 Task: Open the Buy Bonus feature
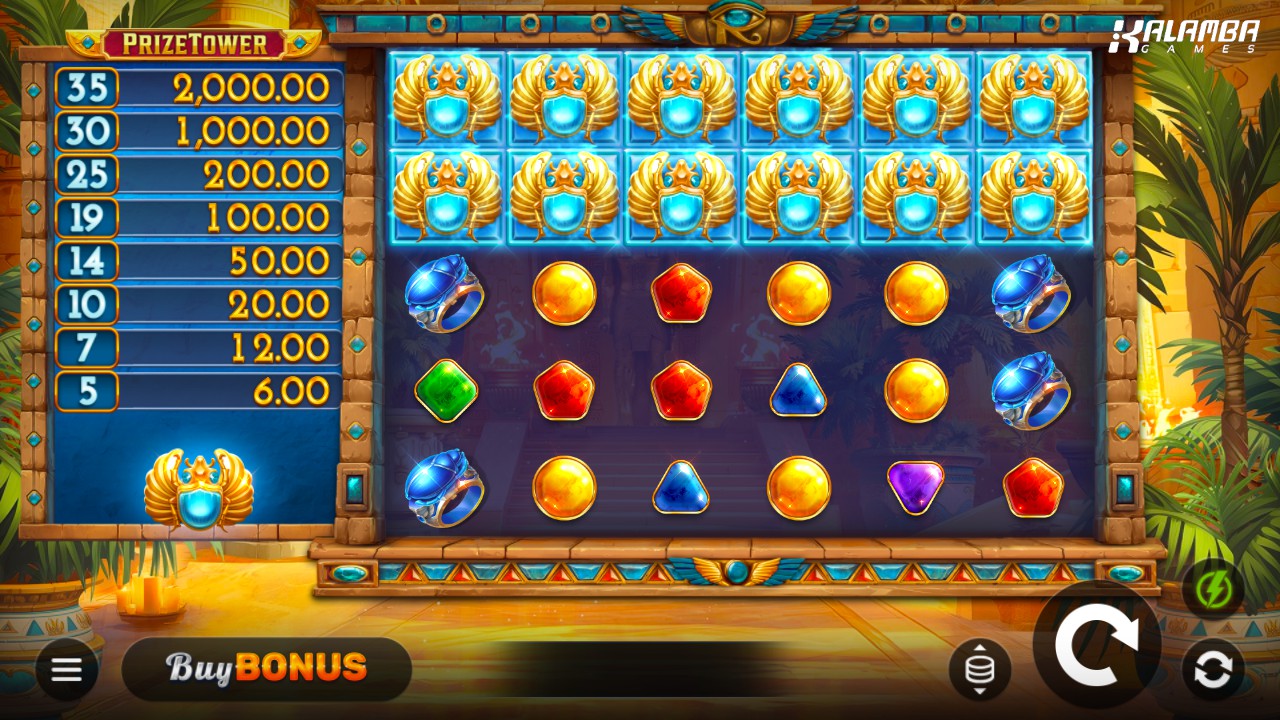[x=266, y=668]
